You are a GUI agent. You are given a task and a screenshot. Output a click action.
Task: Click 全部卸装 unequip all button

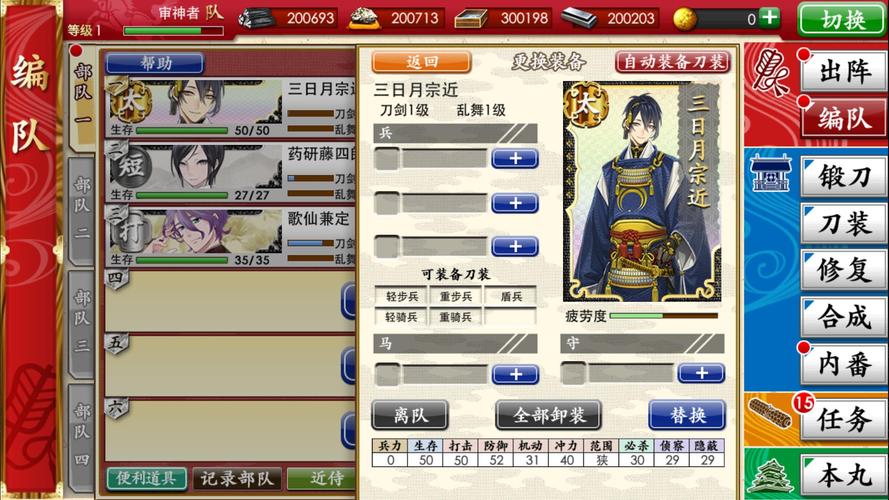click(547, 414)
